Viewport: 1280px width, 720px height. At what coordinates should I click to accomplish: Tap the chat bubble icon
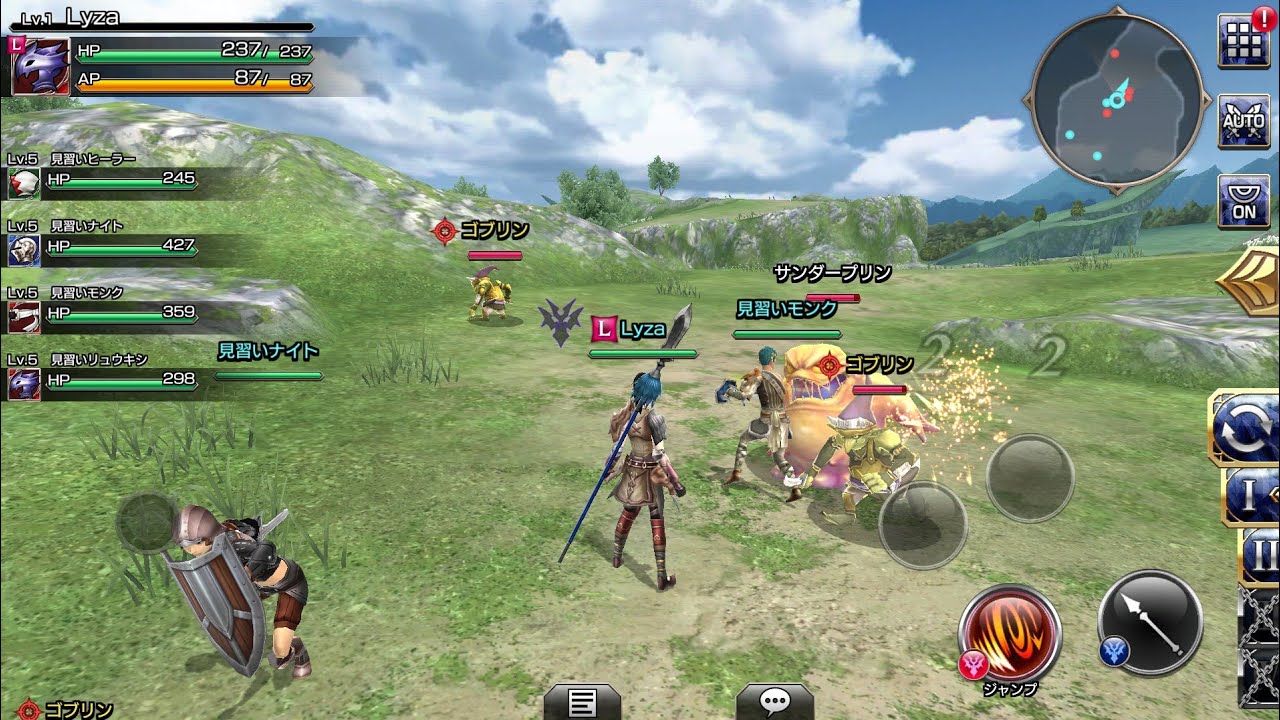click(x=772, y=700)
